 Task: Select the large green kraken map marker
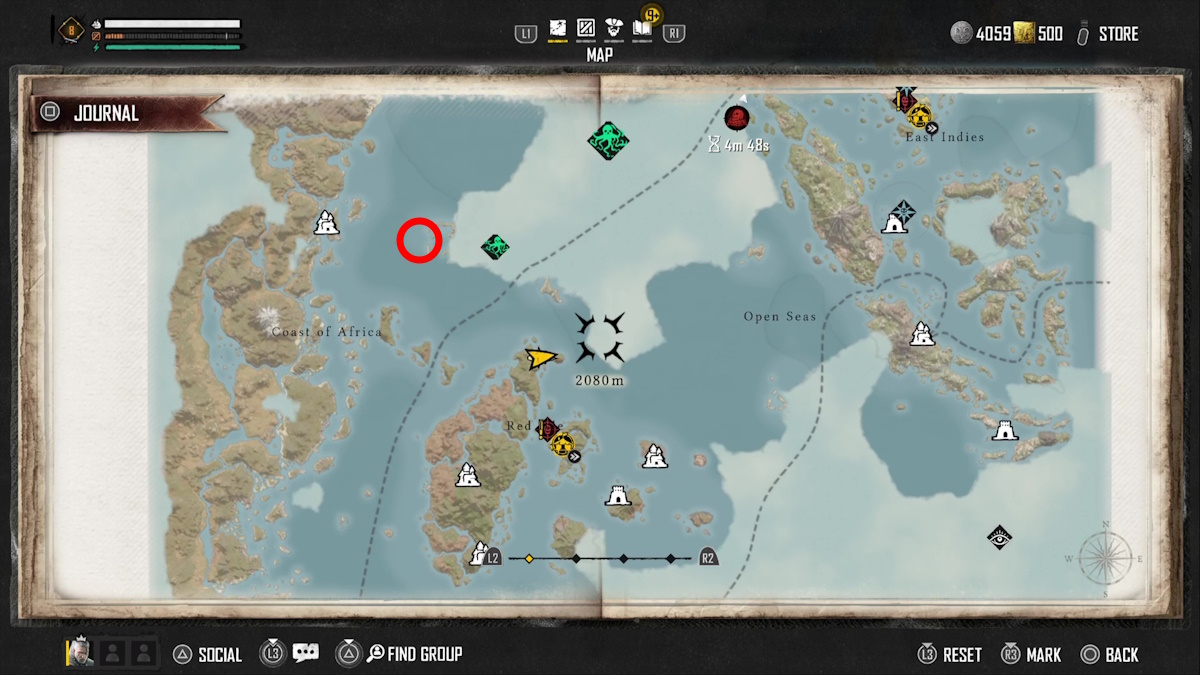point(607,140)
